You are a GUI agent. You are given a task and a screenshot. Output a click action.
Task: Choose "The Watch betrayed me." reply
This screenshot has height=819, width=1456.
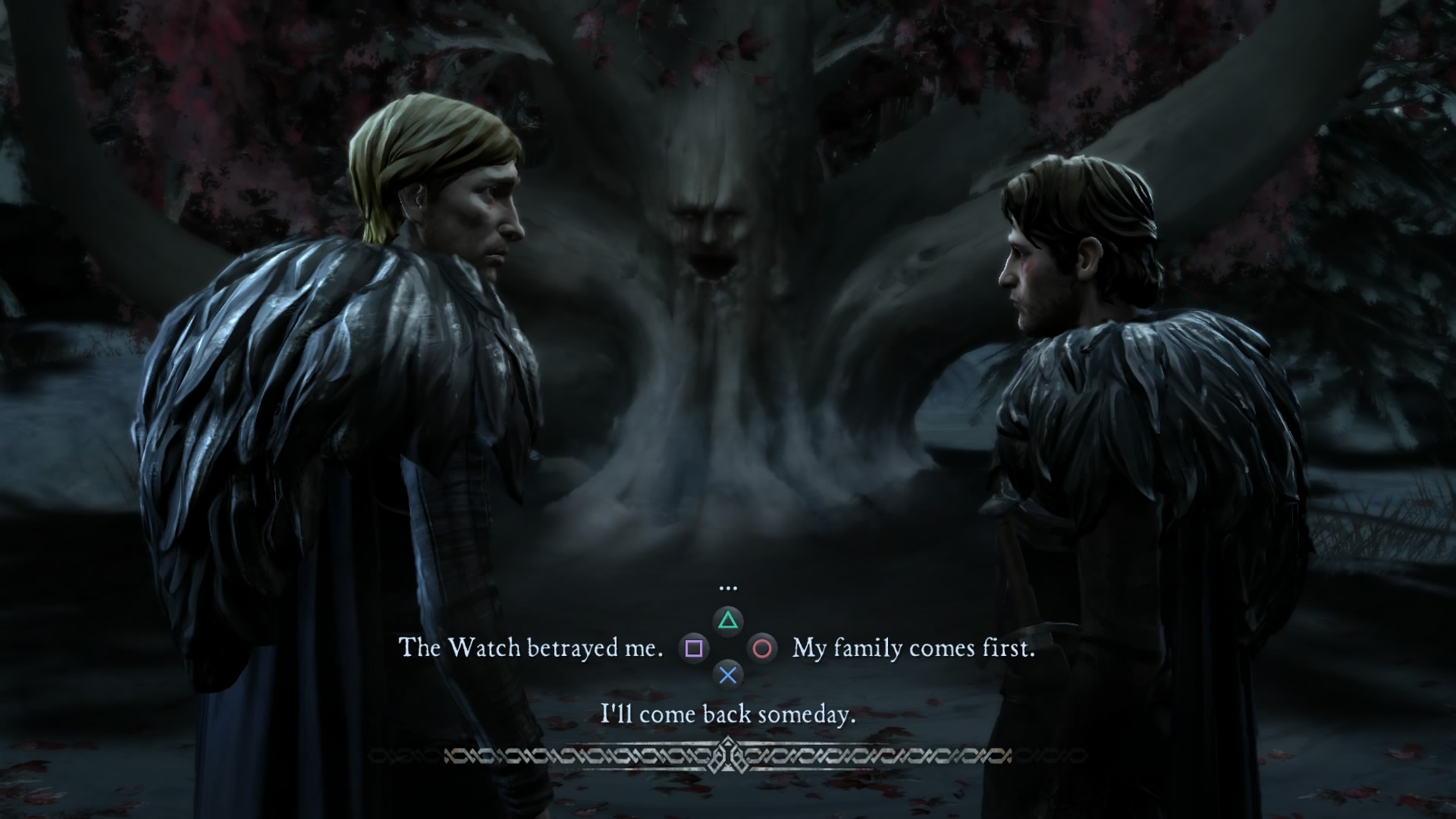pos(531,648)
